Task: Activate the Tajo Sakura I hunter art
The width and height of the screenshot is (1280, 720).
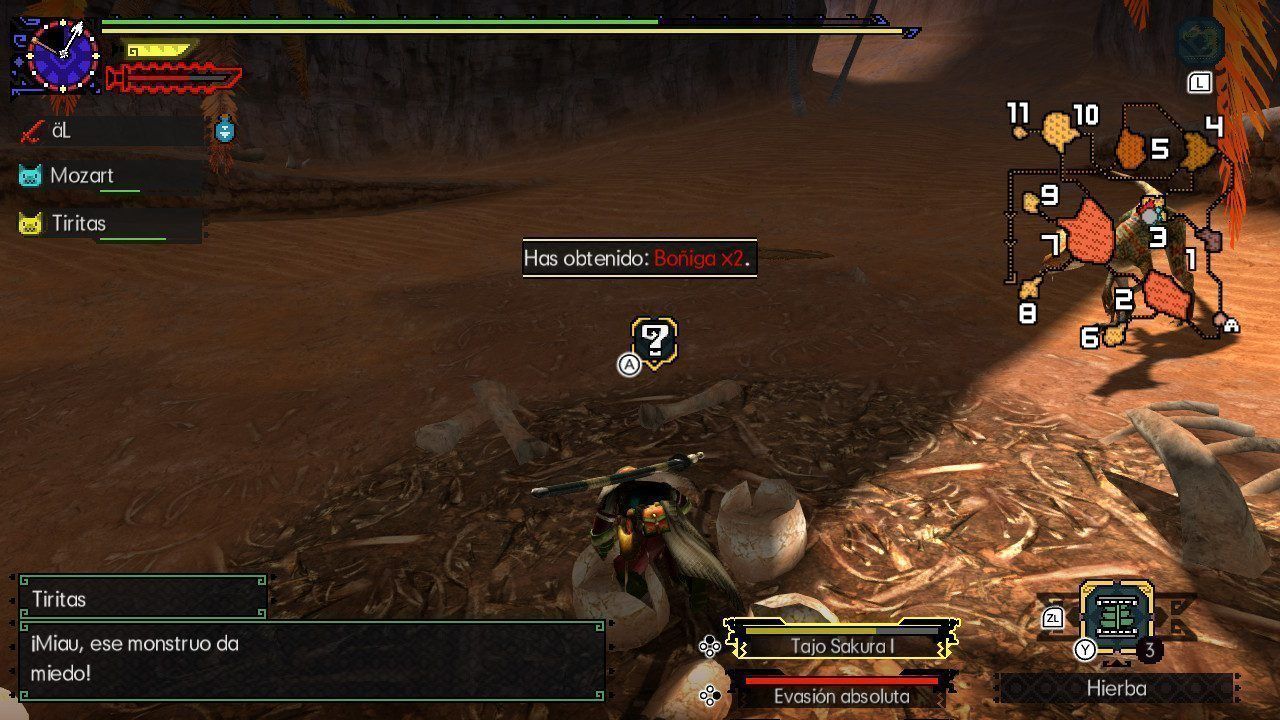Action: click(842, 645)
